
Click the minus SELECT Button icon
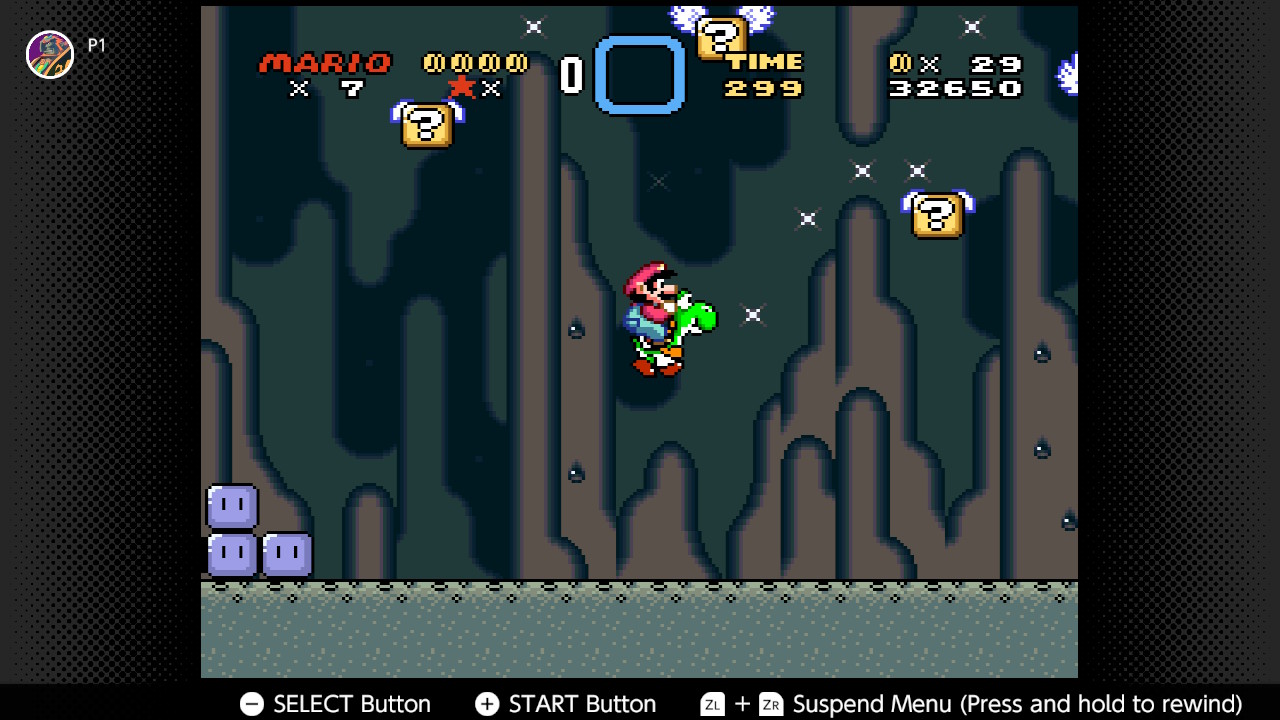(x=251, y=704)
